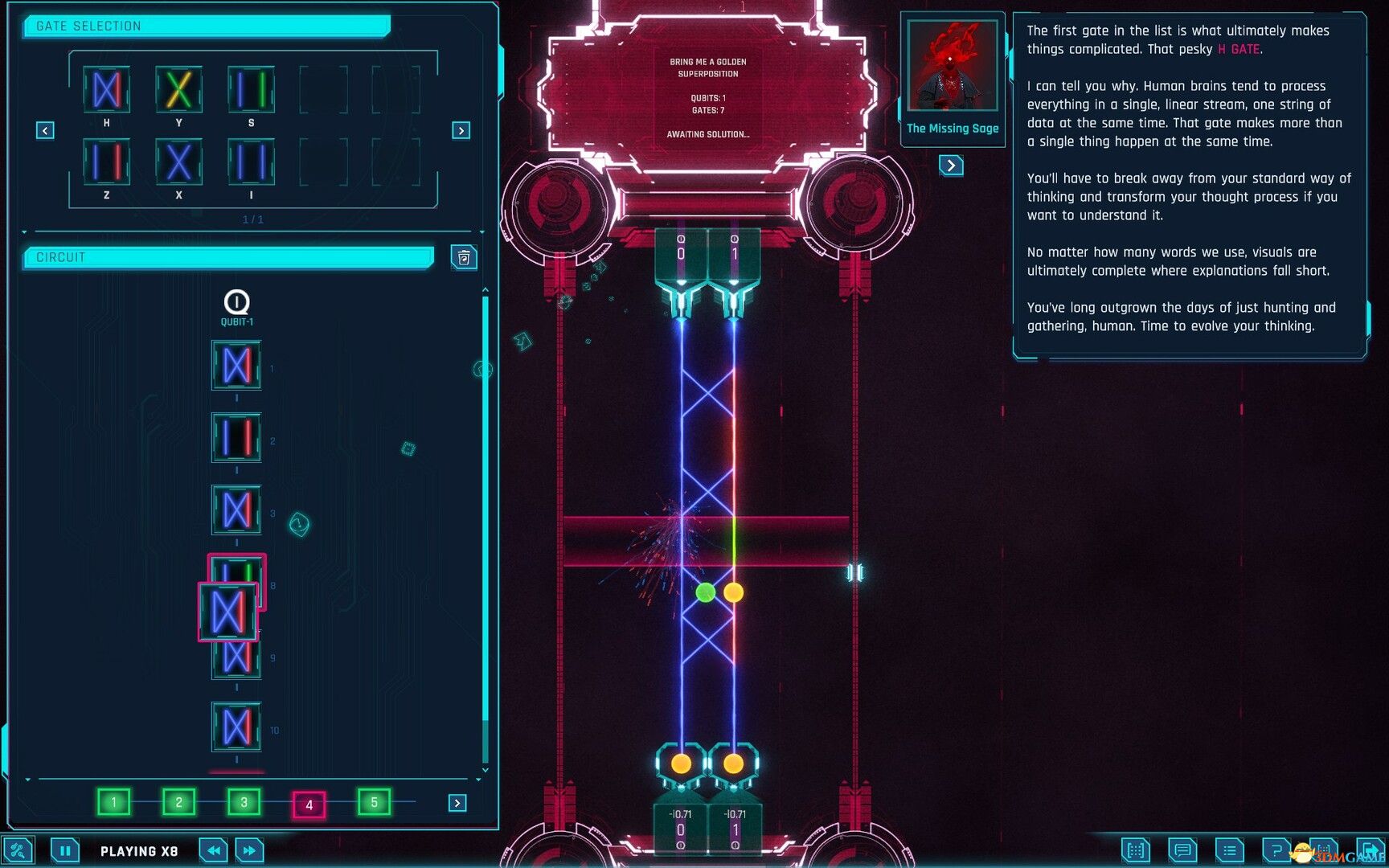
Task: Pause the simulation playback
Action: pyautogui.click(x=65, y=850)
